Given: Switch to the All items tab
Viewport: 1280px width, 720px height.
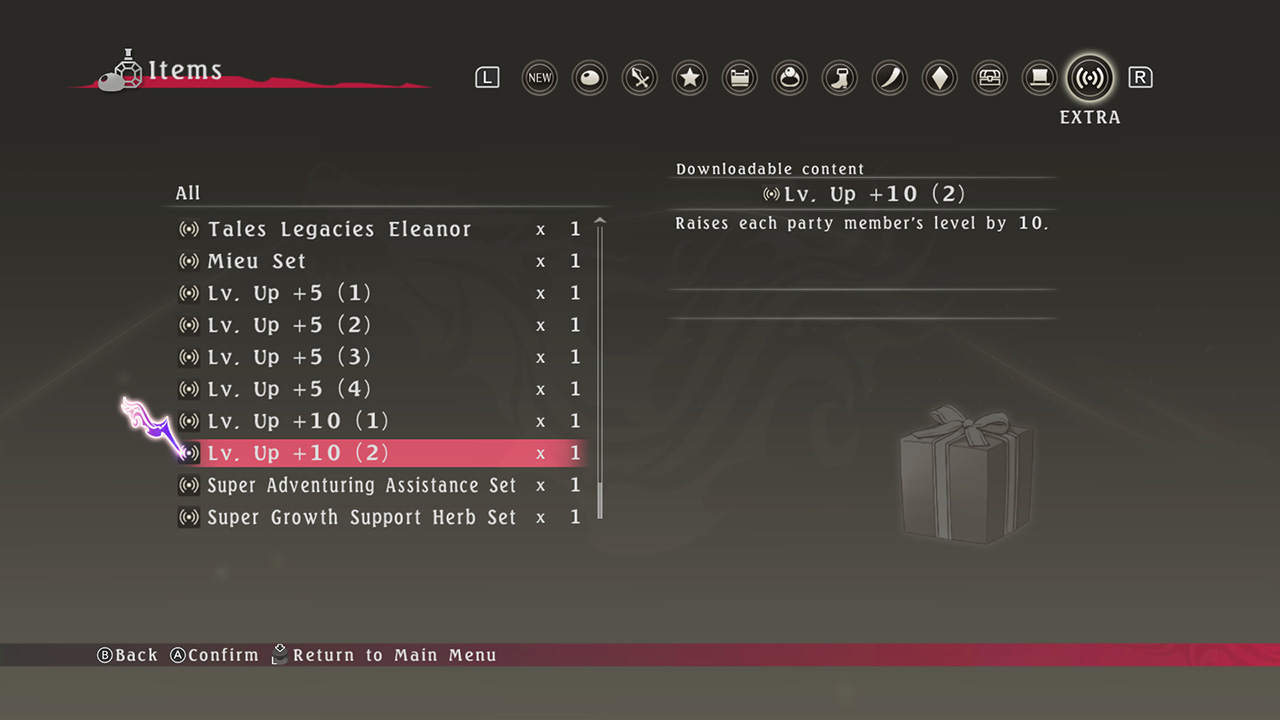Looking at the screenshot, I should click(x=188, y=193).
